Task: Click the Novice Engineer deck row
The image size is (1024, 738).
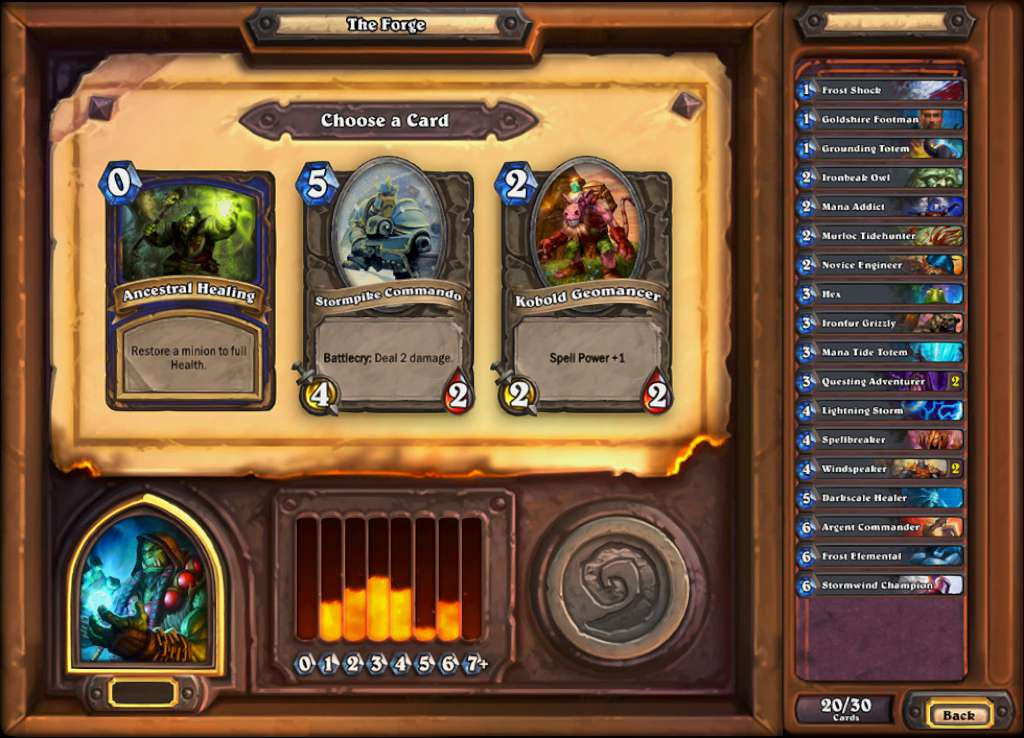Action: [880, 265]
